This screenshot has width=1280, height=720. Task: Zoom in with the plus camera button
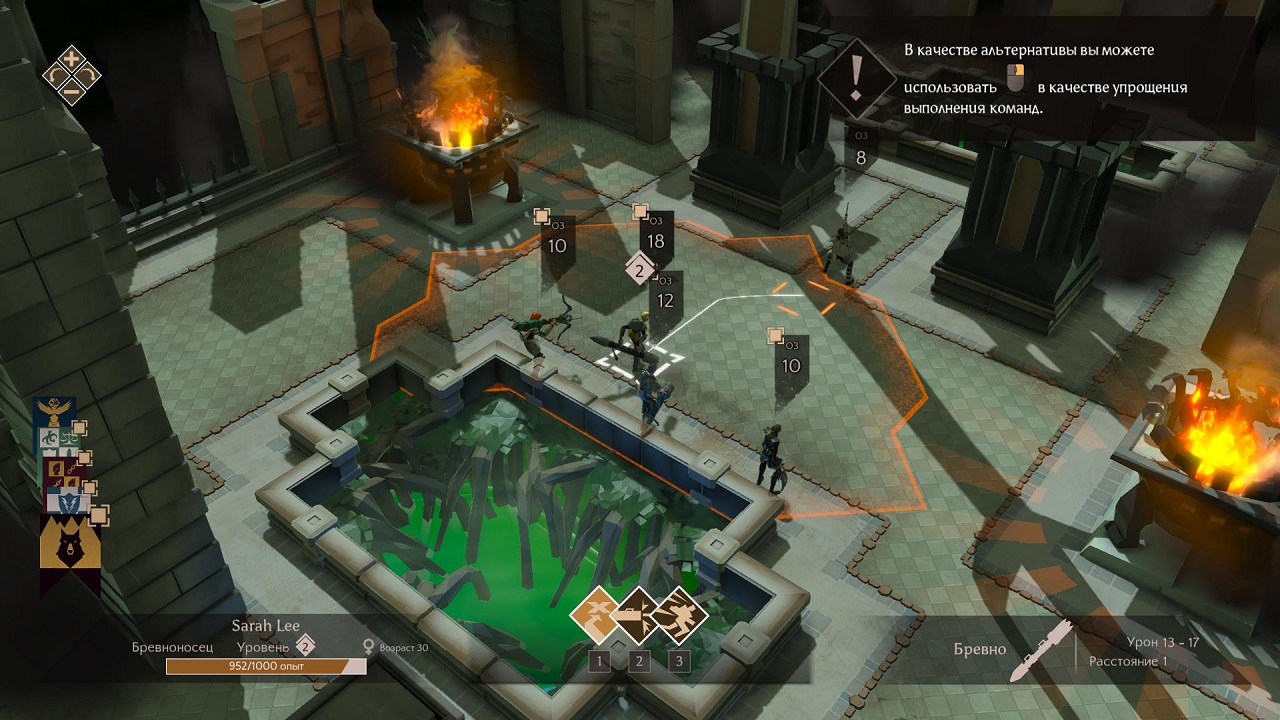tap(72, 57)
